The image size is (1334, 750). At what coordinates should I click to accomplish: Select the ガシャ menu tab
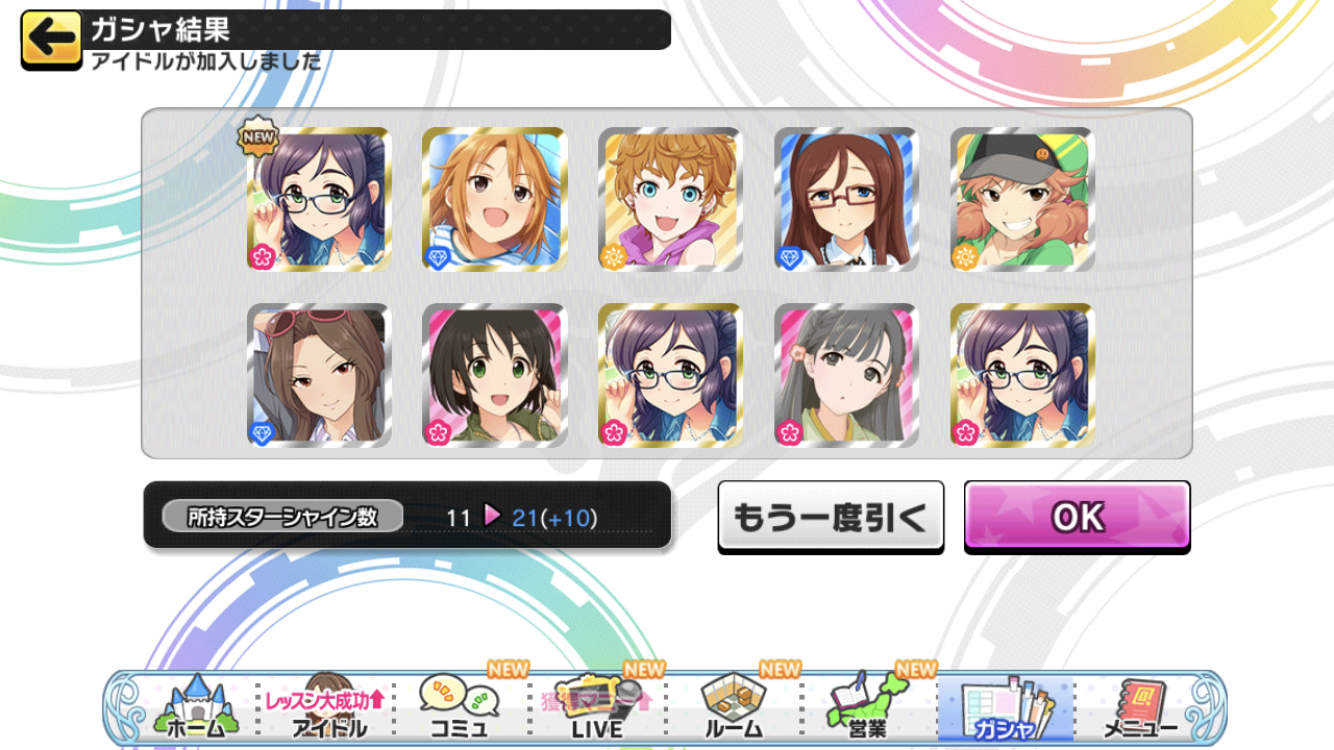tap(1004, 708)
